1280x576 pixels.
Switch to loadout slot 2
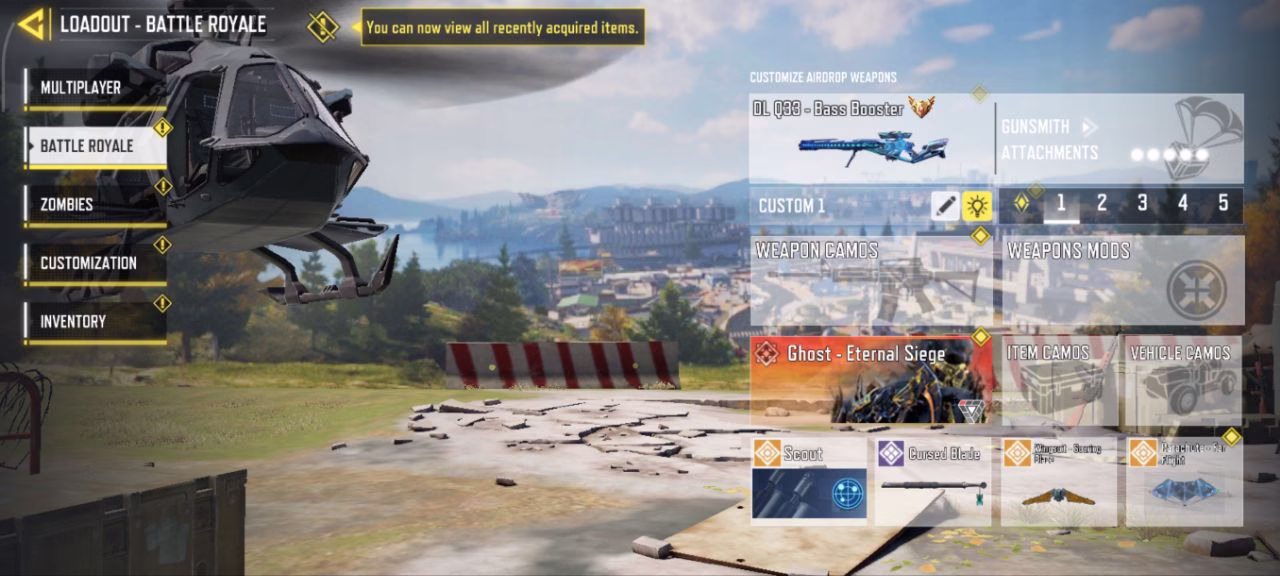tap(1102, 204)
